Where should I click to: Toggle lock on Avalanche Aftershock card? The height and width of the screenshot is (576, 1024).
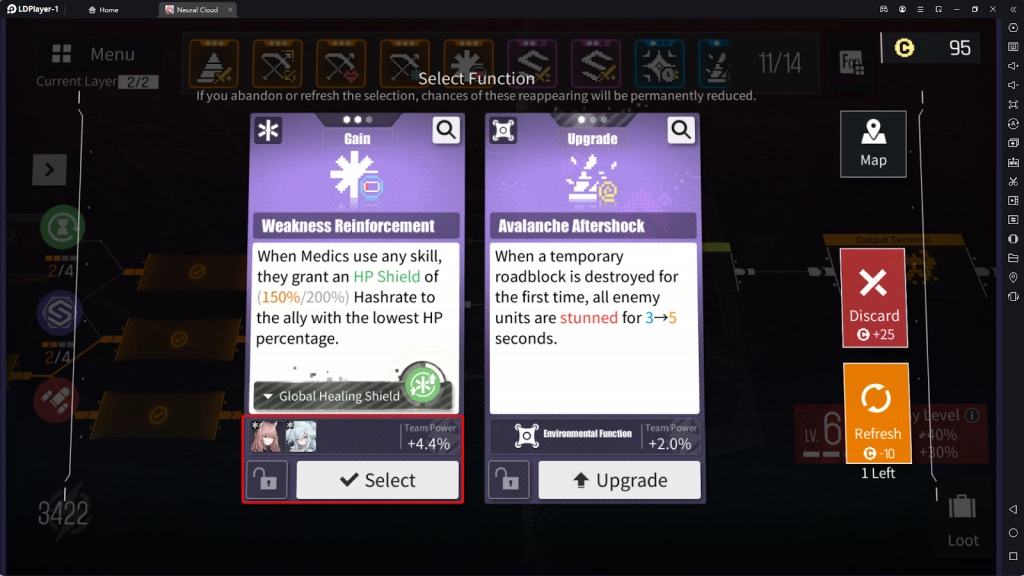[508, 480]
